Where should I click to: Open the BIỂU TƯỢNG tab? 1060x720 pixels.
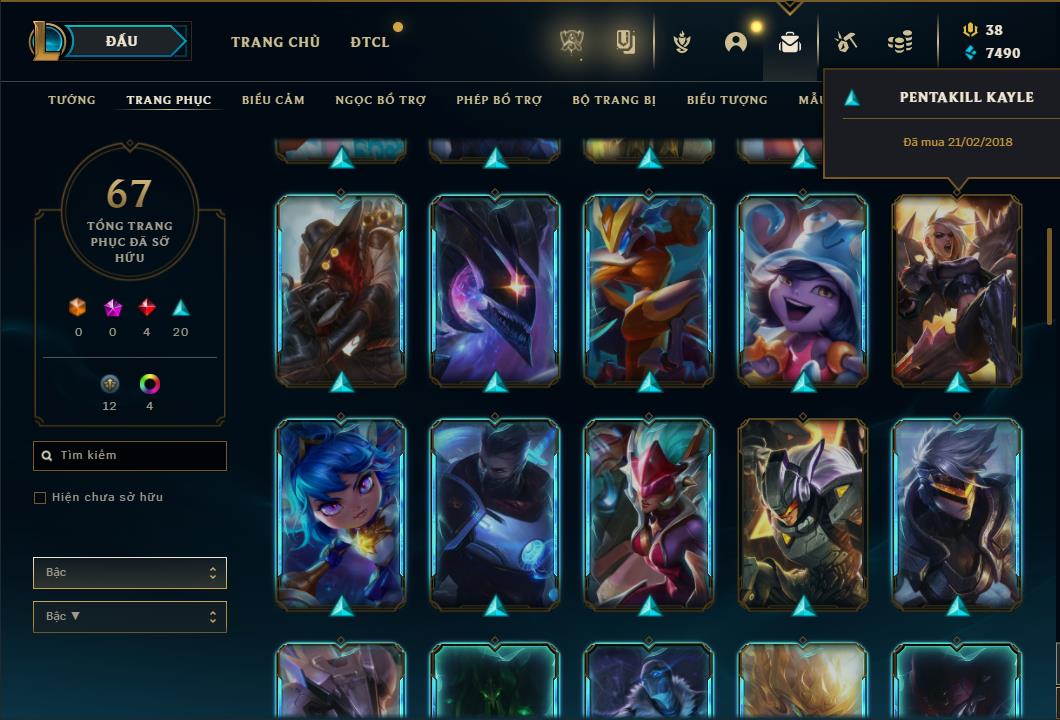point(727,100)
